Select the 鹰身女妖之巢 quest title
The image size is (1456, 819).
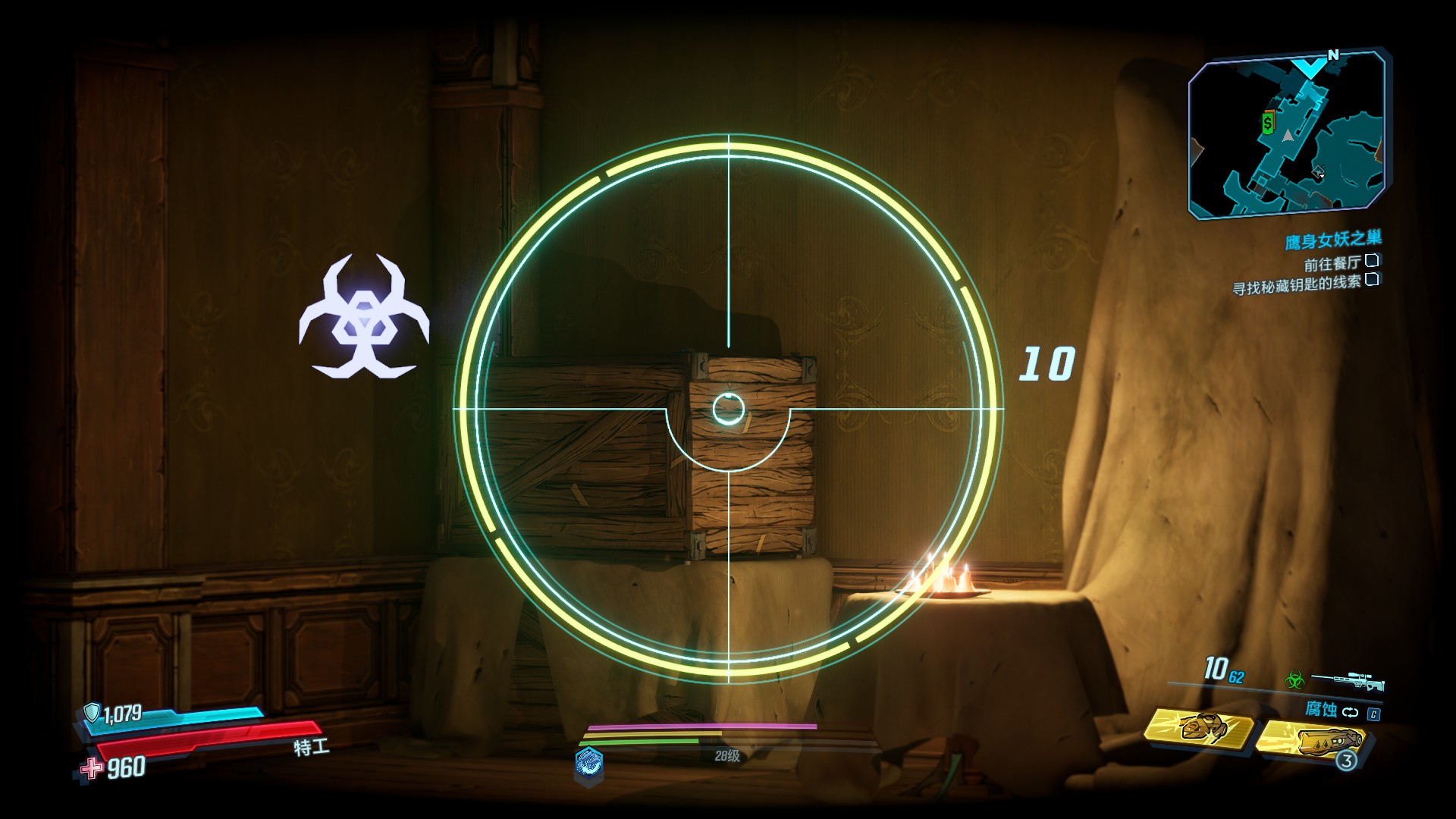[x=1332, y=240]
